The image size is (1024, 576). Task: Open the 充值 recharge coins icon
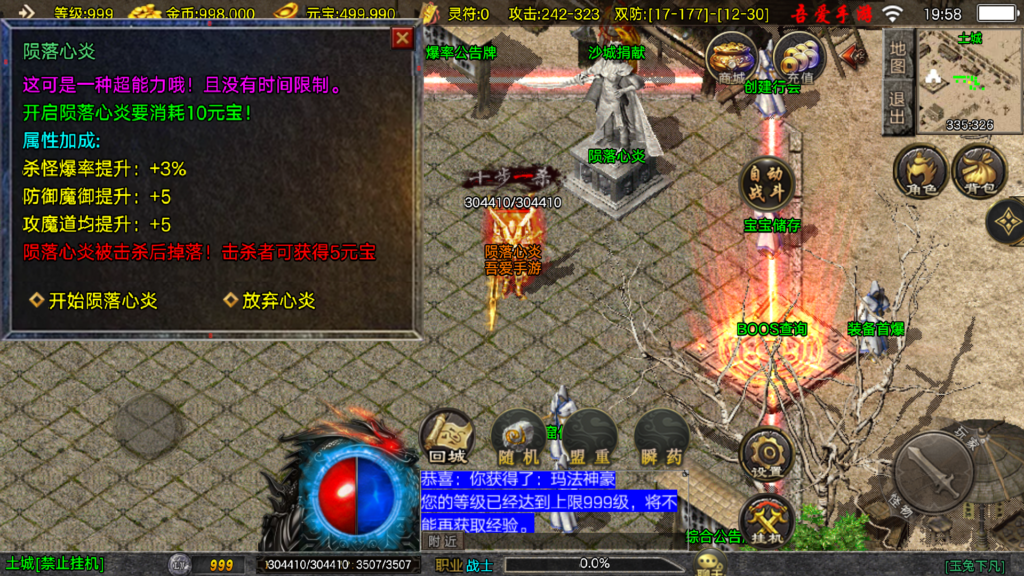coord(800,57)
